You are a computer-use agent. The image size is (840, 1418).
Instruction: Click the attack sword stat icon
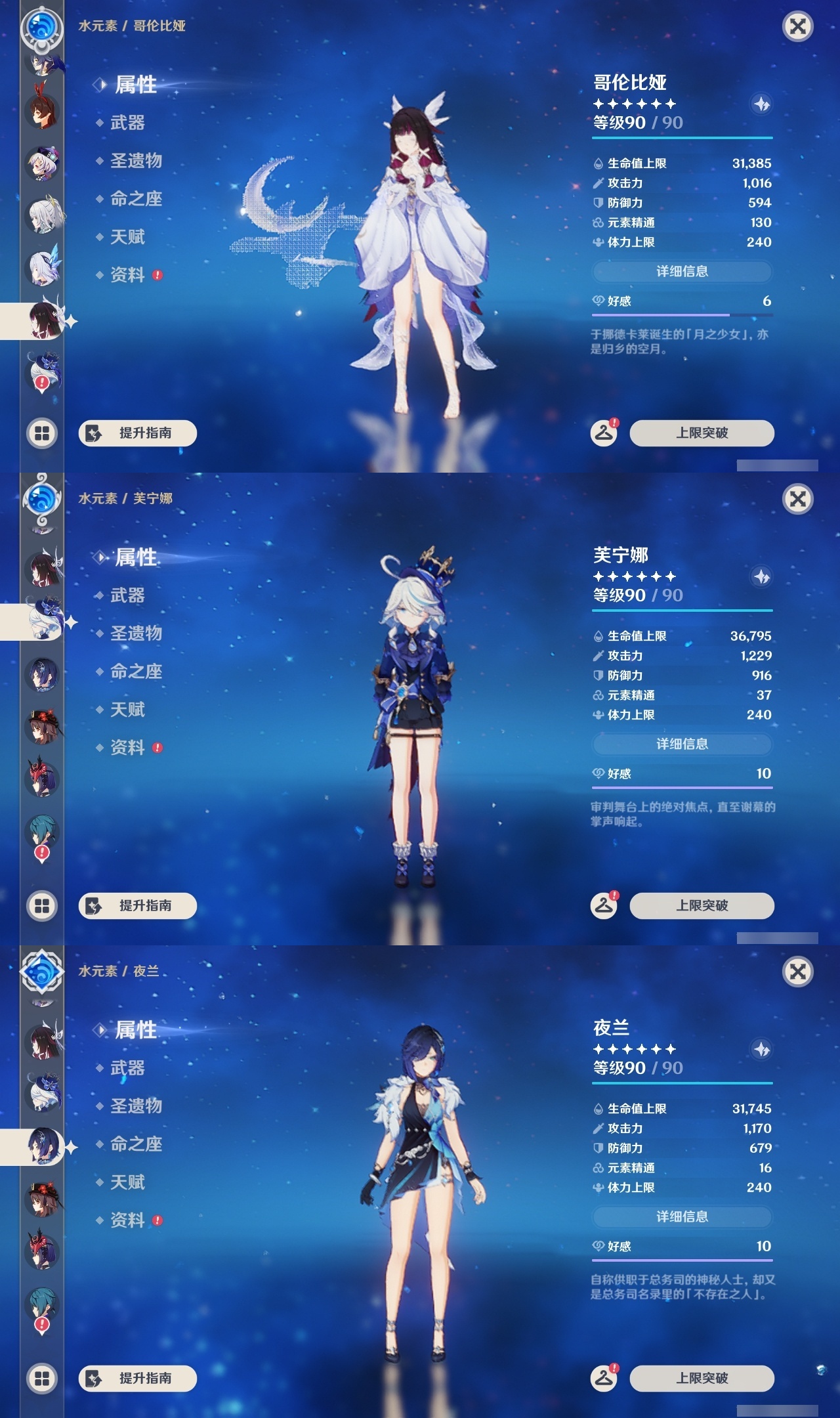[x=598, y=183]
